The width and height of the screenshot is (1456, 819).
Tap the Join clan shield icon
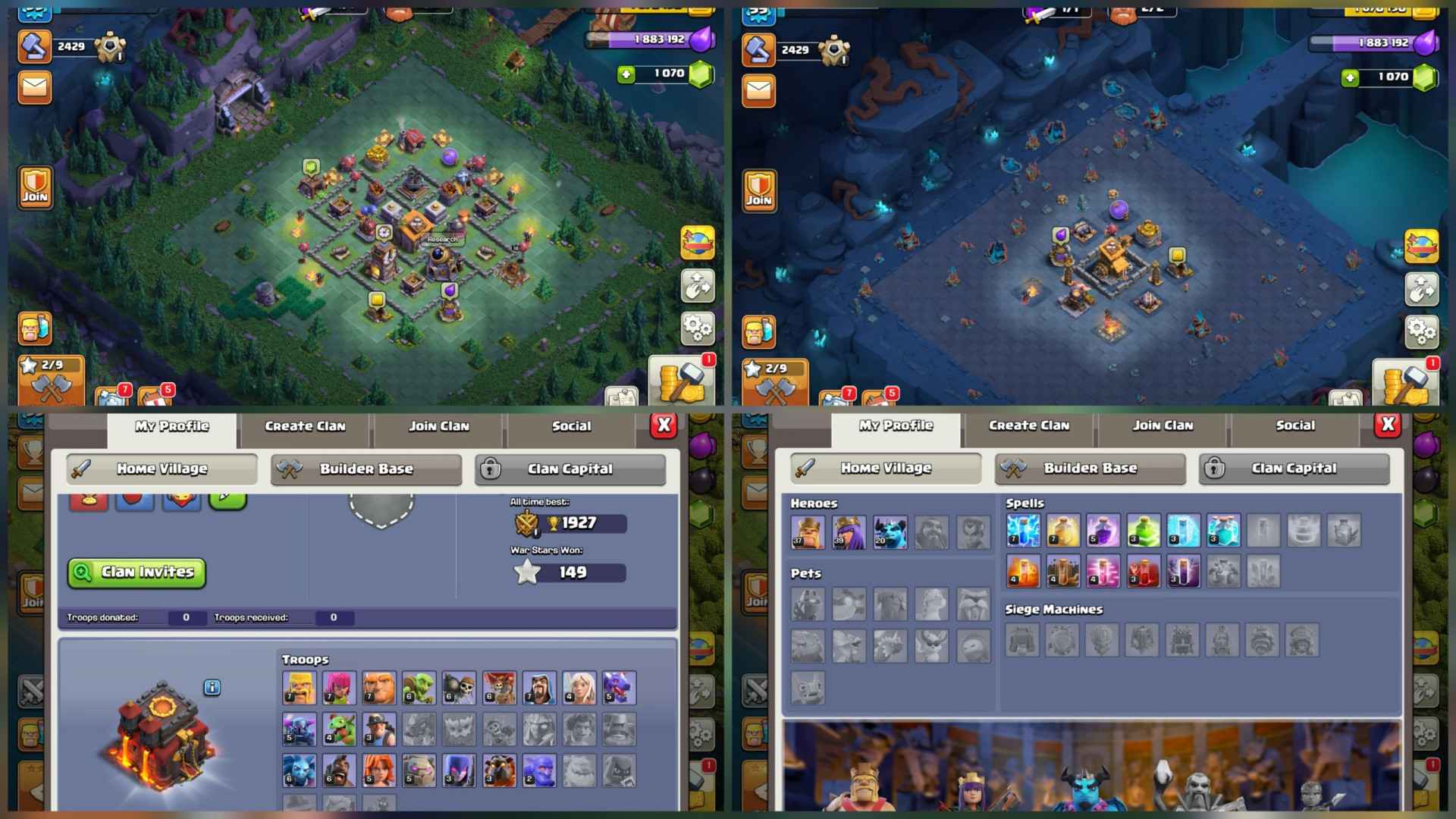click(35, 186)
